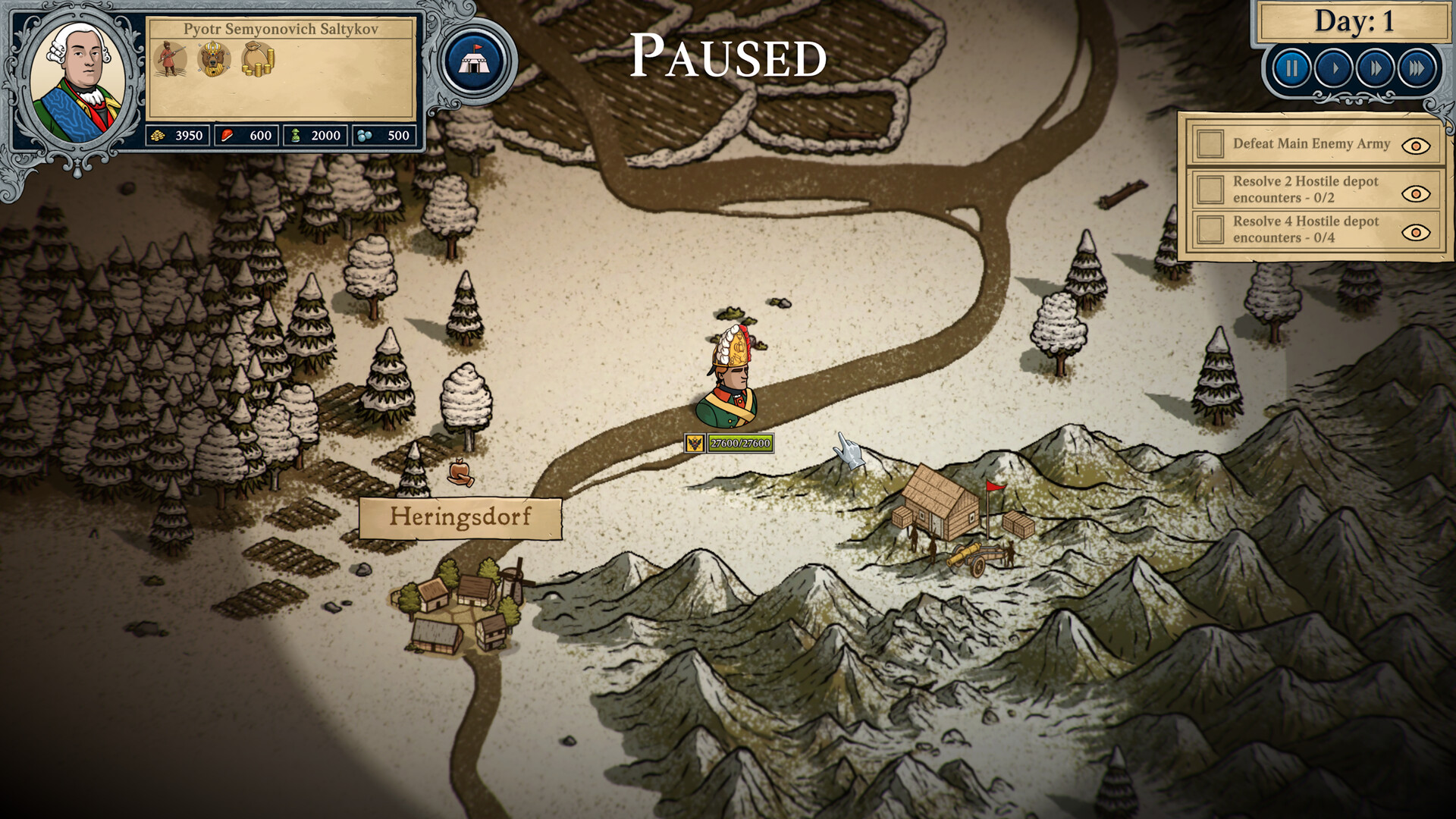Resume time at normal speed
The image size is (1456, 819).
(x=1334, y=69)
